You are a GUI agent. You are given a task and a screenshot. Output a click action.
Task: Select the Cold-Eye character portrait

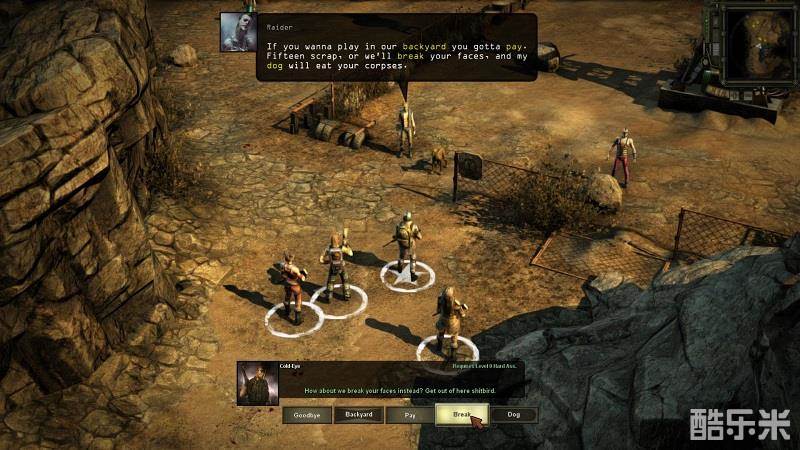(x=258, y=384)
